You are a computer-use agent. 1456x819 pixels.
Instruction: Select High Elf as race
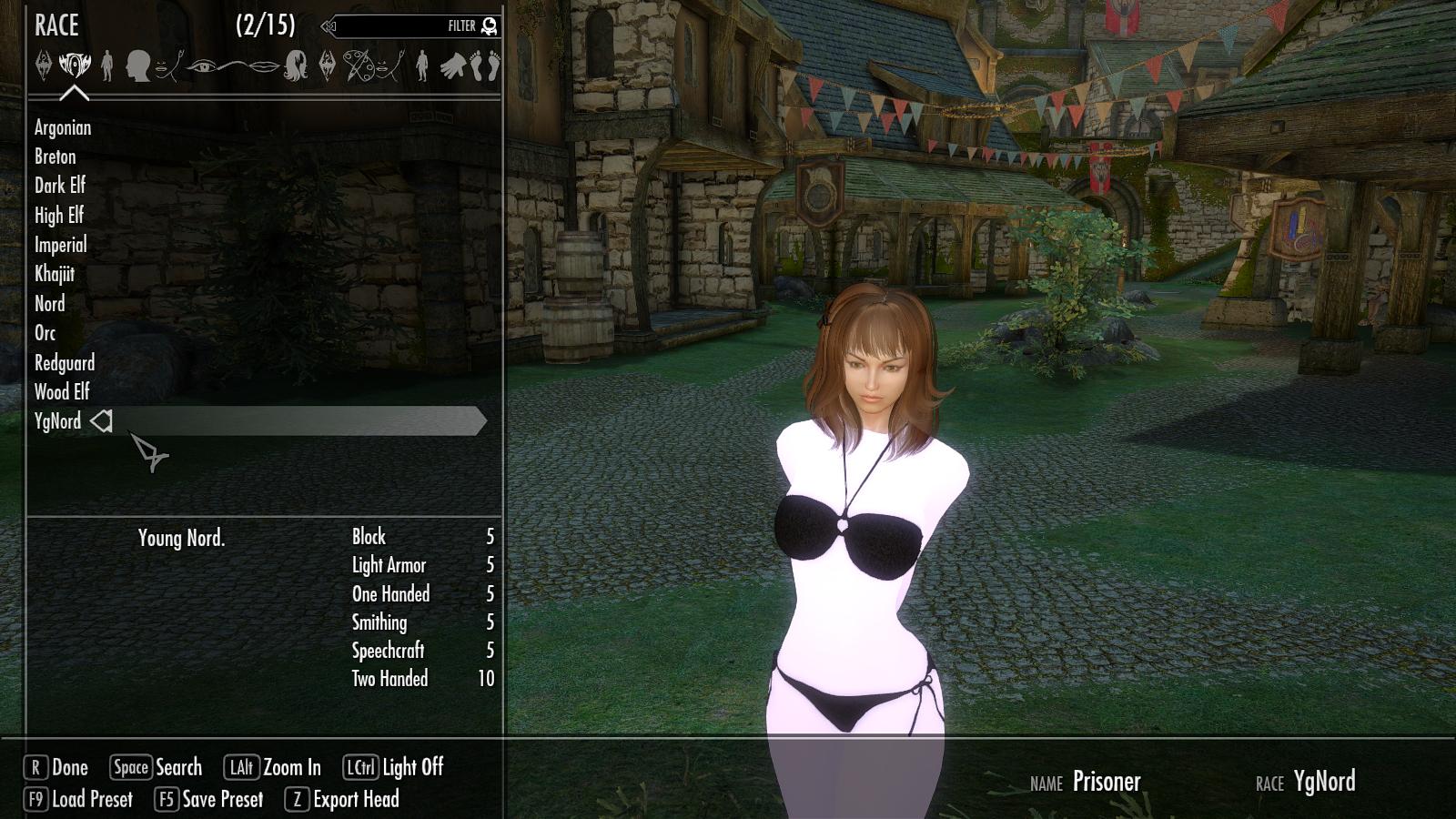59,216
